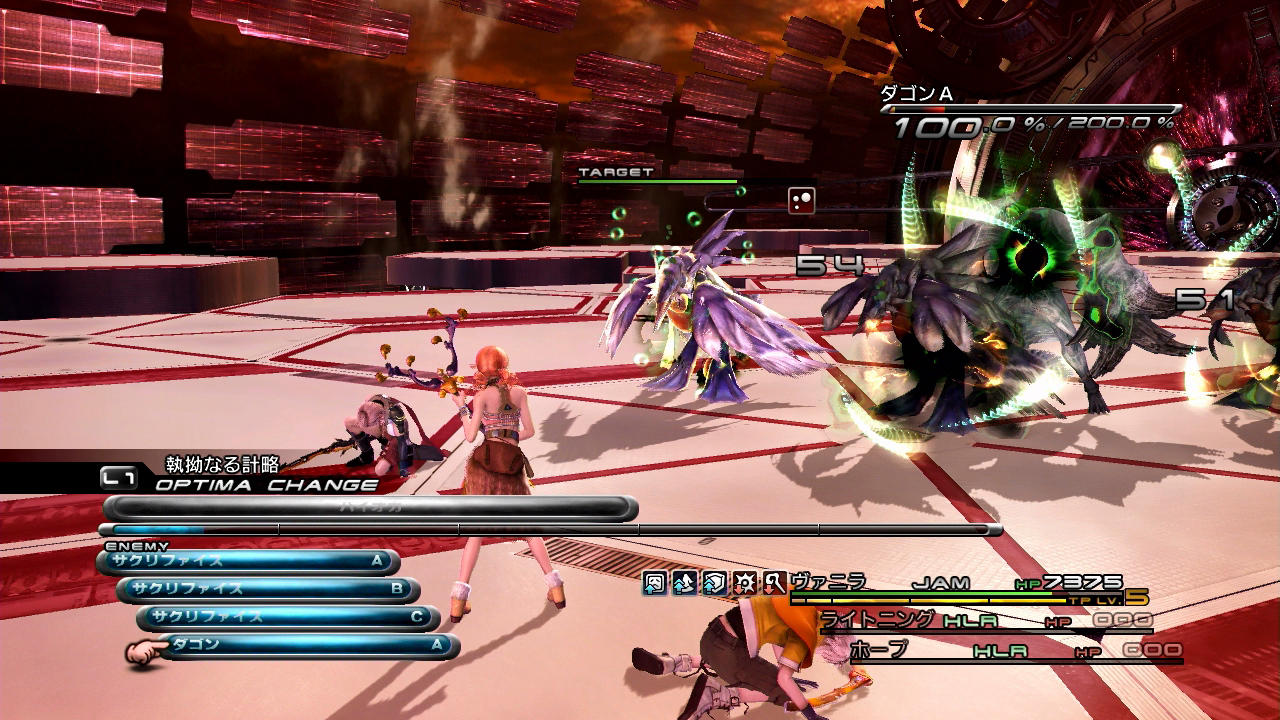This screenshot has width=1280, height=720.
Task: Choose サクリファイス B from the enemy list
Action: (x=269, y=589)
